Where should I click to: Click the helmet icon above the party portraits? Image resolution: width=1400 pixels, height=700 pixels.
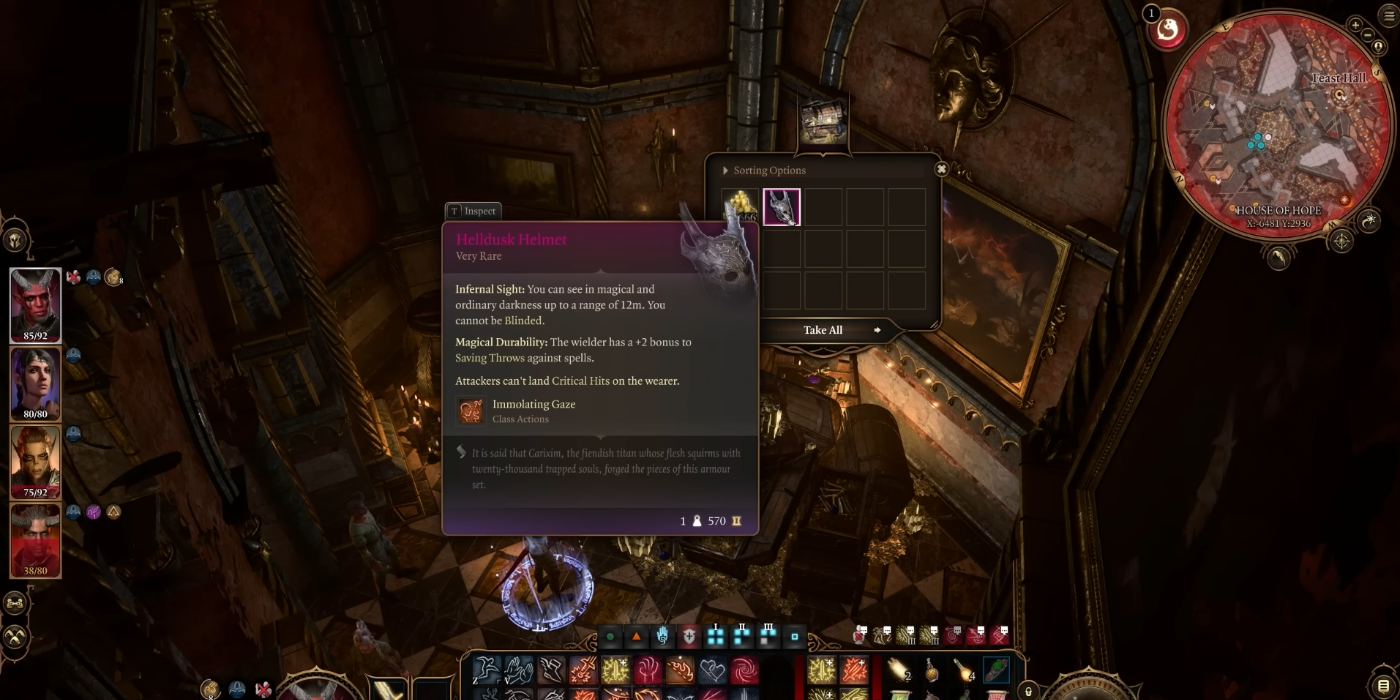[16, 240]
